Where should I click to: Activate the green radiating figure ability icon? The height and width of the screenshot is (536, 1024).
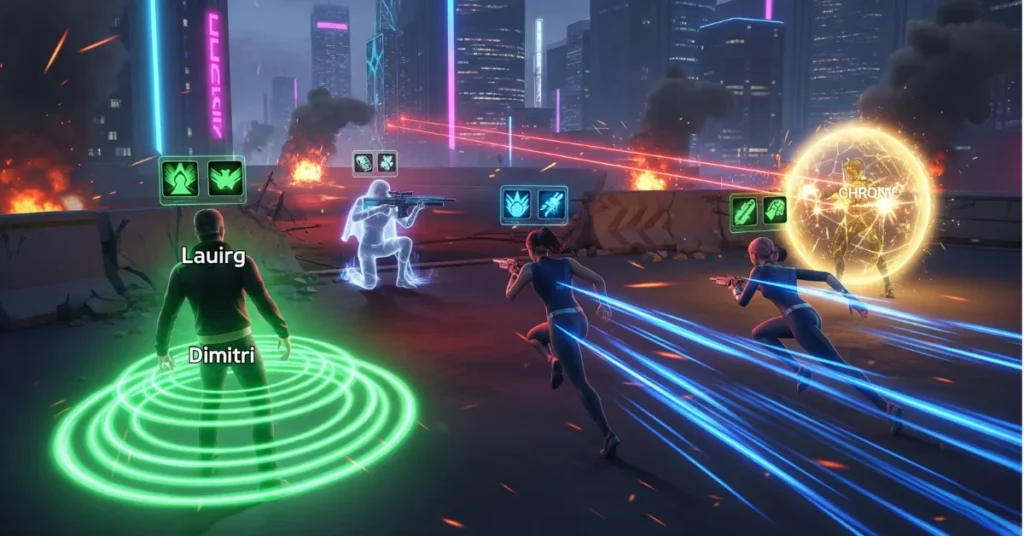click(180, 179)
